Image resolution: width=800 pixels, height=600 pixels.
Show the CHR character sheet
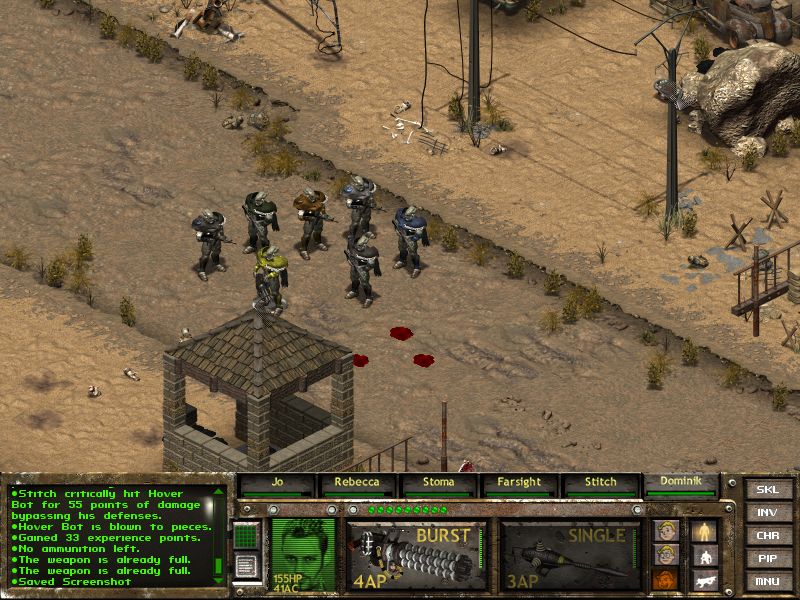pos(768,536)
